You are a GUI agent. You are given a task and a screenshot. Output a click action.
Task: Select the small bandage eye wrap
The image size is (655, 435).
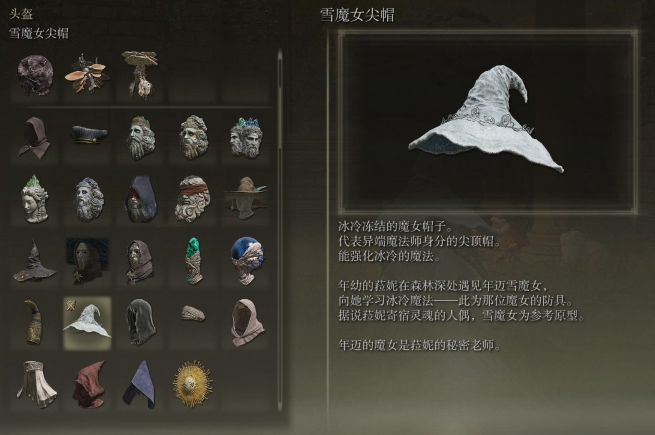coord(192,315)
